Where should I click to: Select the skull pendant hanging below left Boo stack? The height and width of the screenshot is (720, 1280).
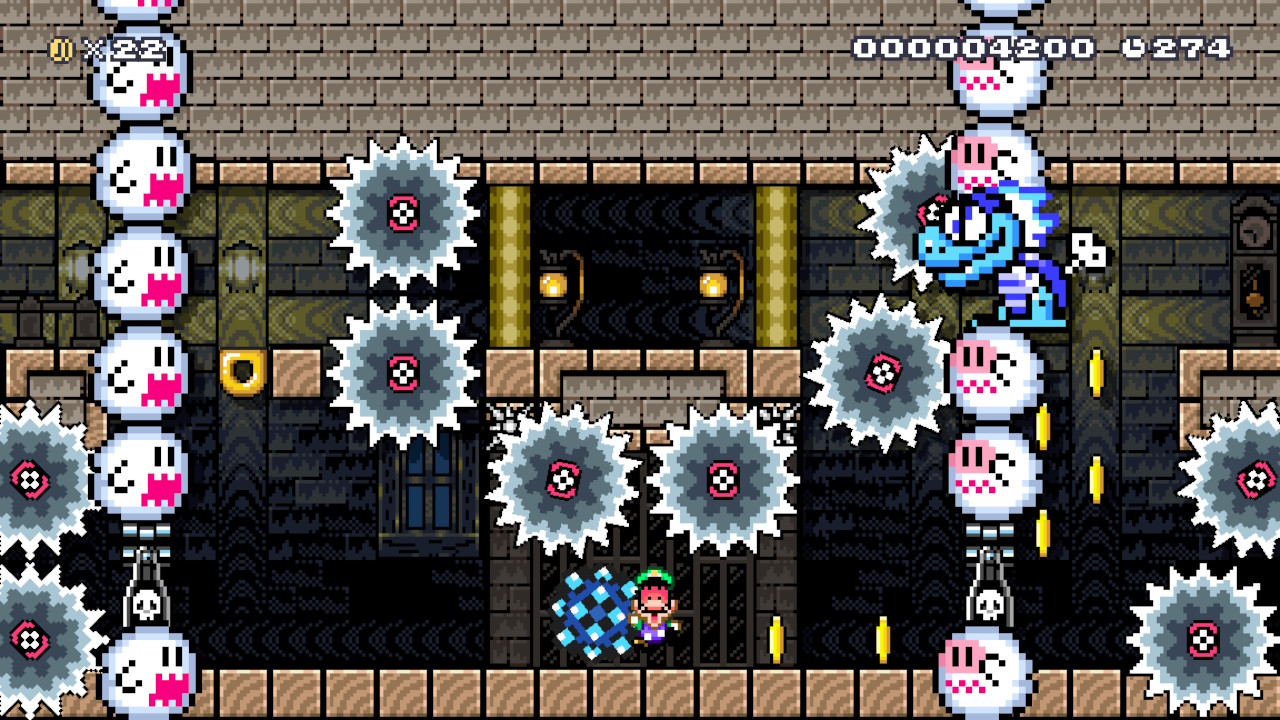click(148, 603)
